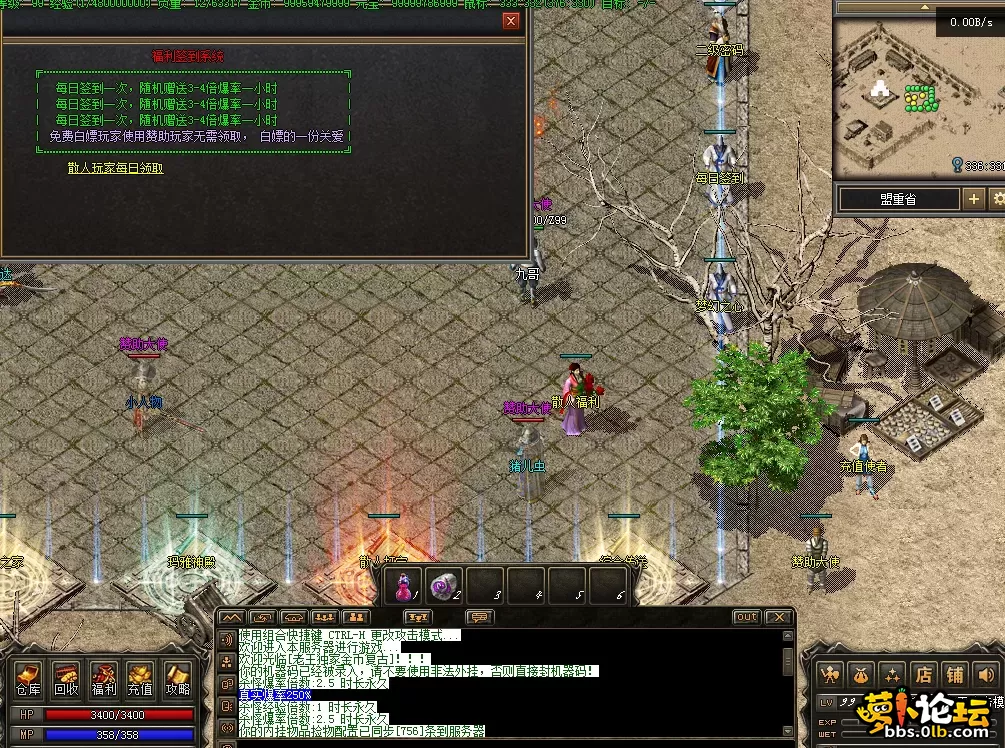Screen dimensions: 1005x748
Task: Open the 充值 recharge menu
Action: [140, 679]
